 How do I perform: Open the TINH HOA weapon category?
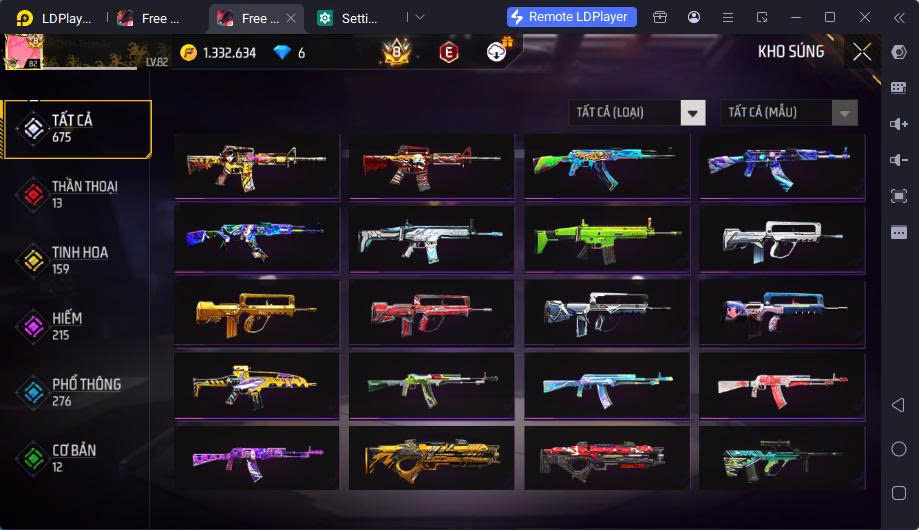click(77, 261)
